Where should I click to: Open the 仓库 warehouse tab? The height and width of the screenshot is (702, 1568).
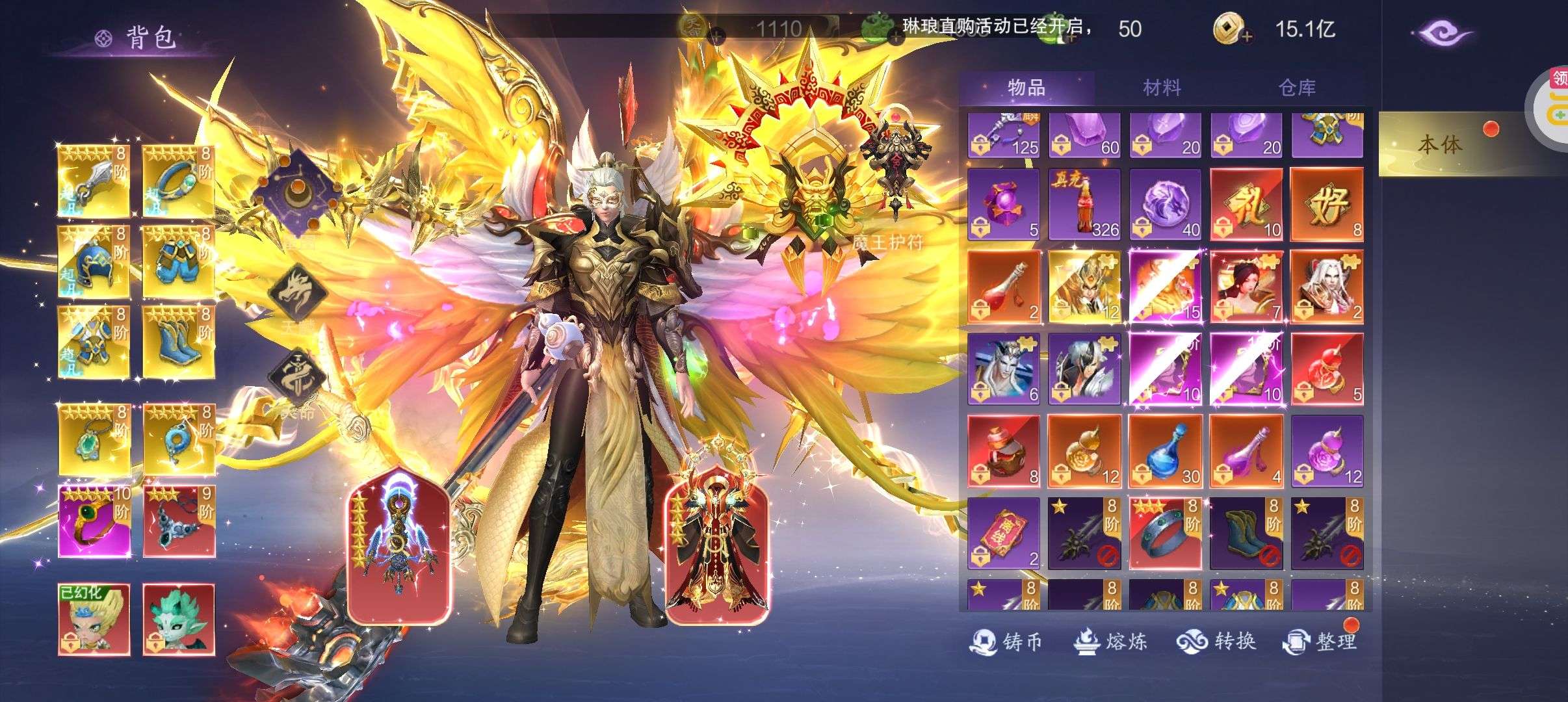pyautogui.click(x=1297, y=88)
